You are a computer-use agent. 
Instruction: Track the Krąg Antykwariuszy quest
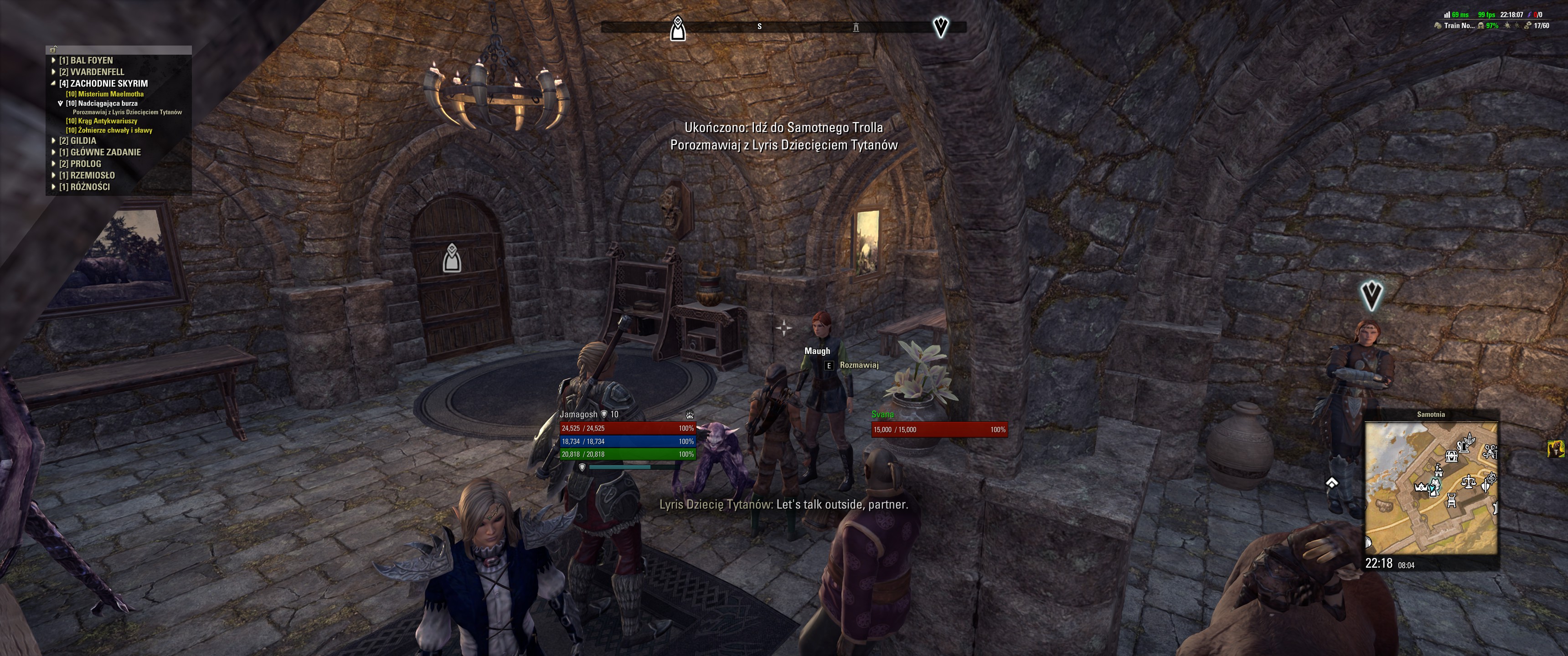pos(102,121)
